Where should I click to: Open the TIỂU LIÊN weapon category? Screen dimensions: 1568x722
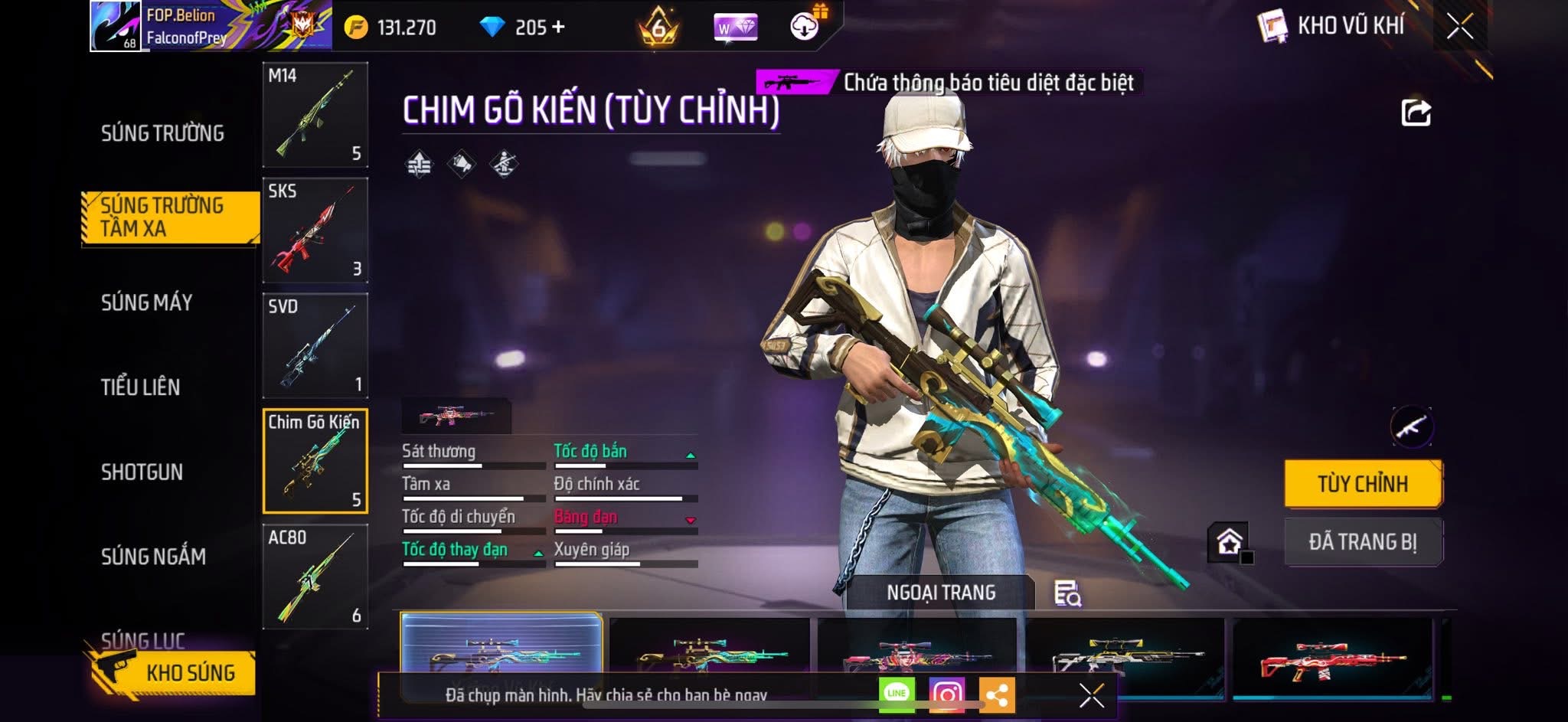tap(140, 387)
